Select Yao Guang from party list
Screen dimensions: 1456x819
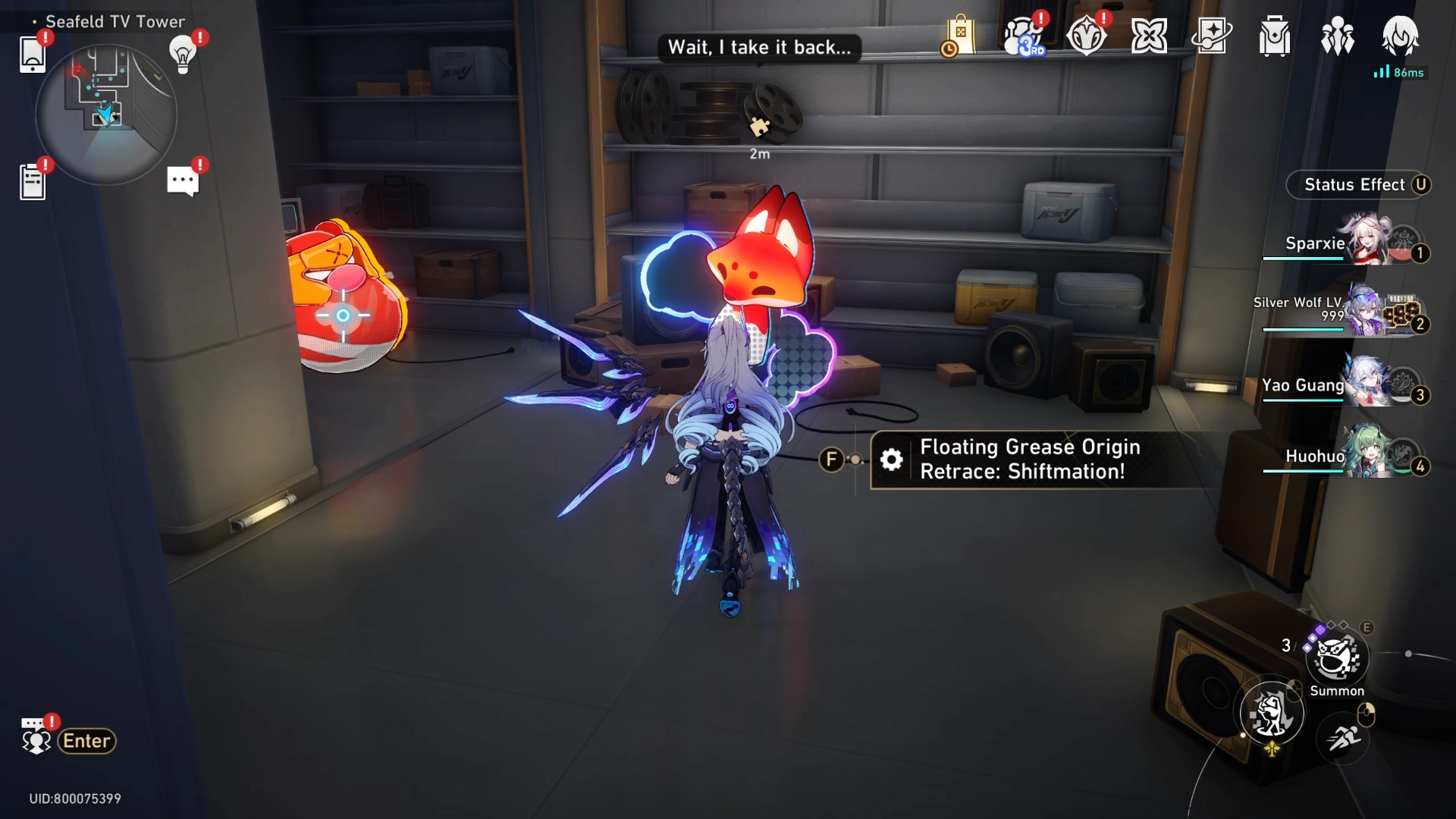[1342, 385]
